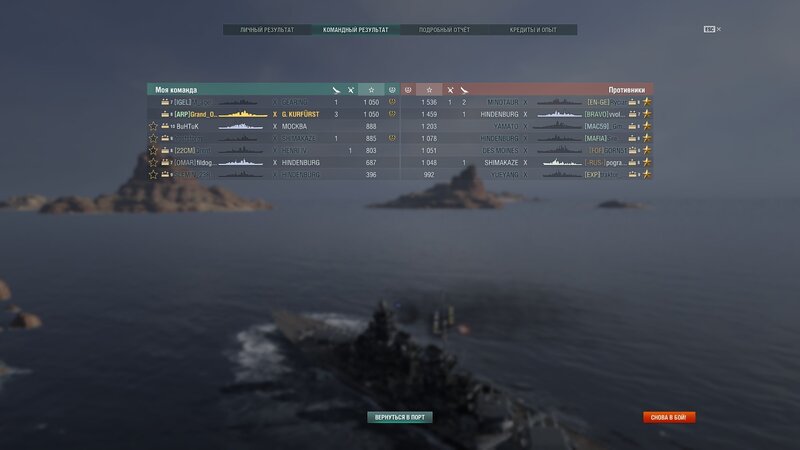The width and height of the screenshot is (800, 450).
Task: Select the КОМАНДНЫЙ РЕЗУЛЬТАТ tab
Action: [x=355, y=30]
